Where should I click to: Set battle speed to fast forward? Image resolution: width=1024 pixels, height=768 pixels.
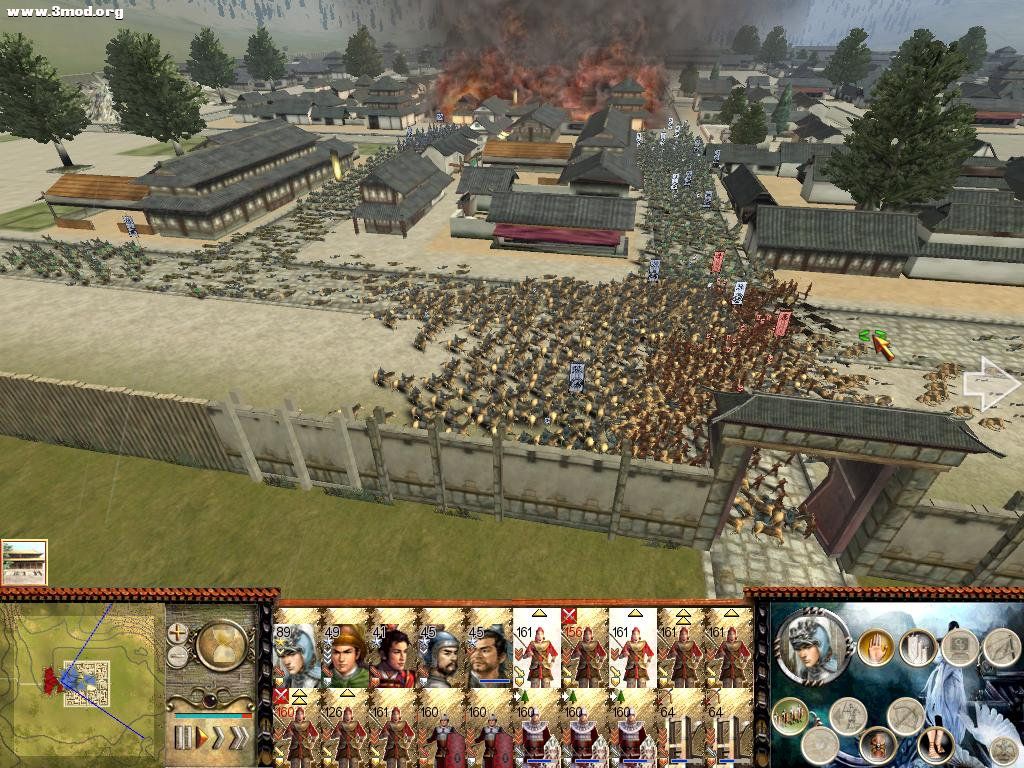pyautogui.click(x=217, y=738)
